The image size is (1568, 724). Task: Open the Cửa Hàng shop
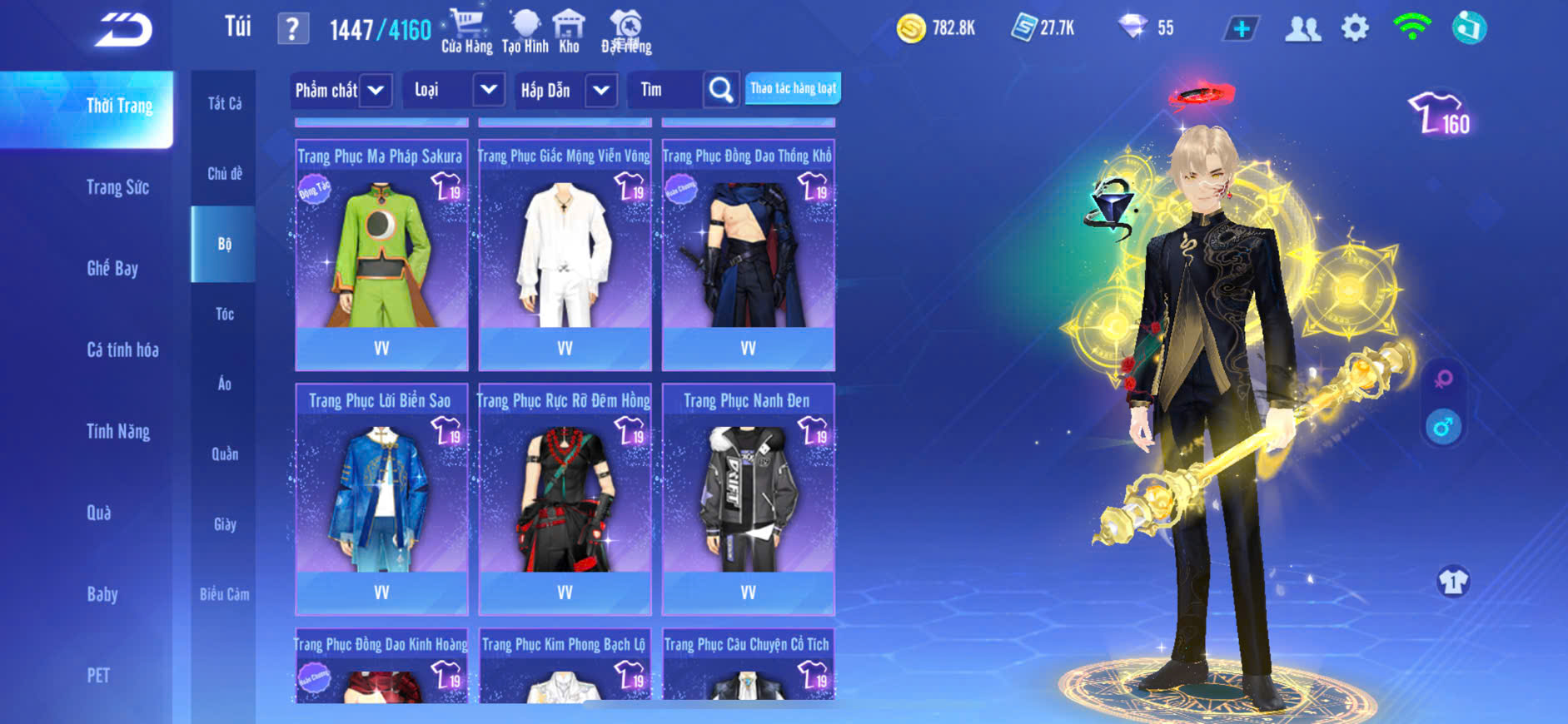[466, 32]
